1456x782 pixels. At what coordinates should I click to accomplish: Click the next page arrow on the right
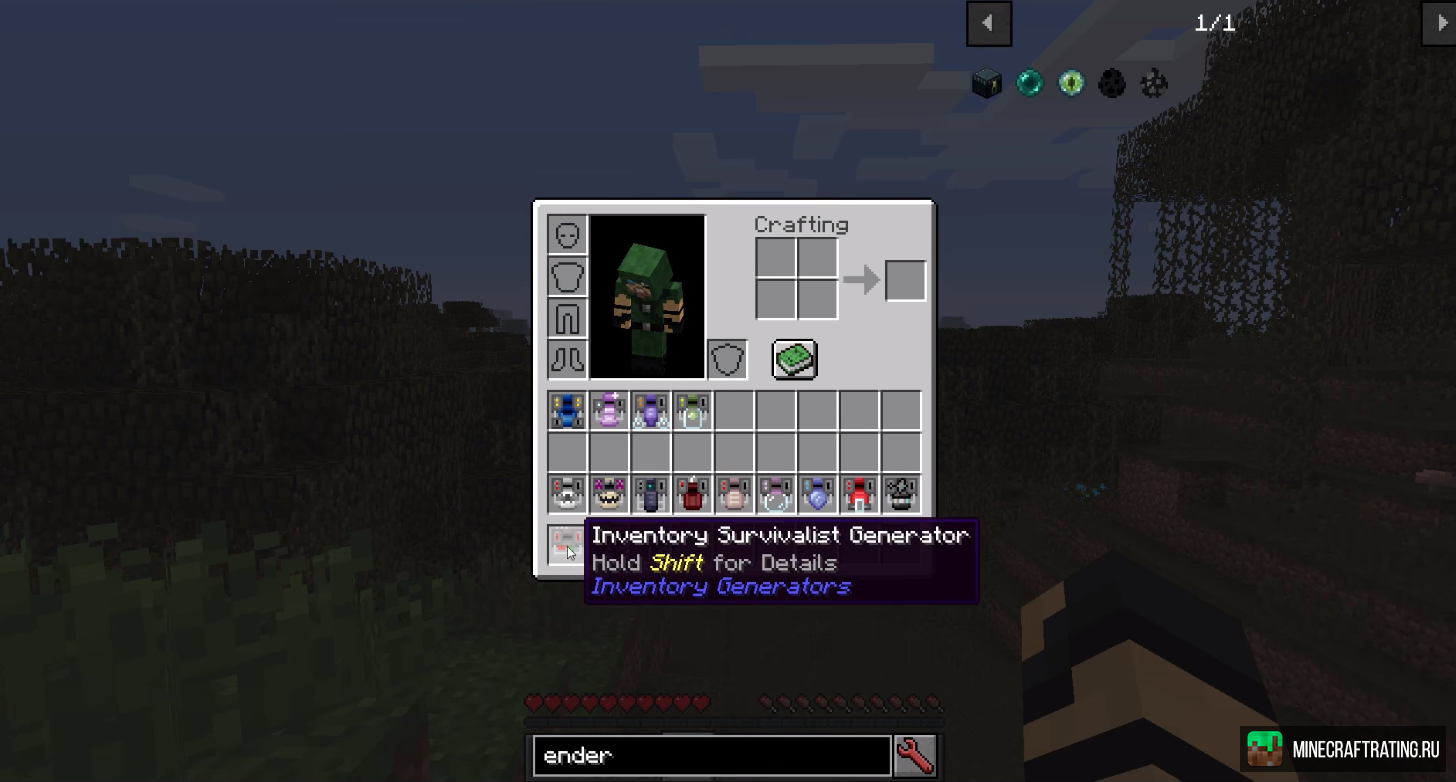(1444, 23)
